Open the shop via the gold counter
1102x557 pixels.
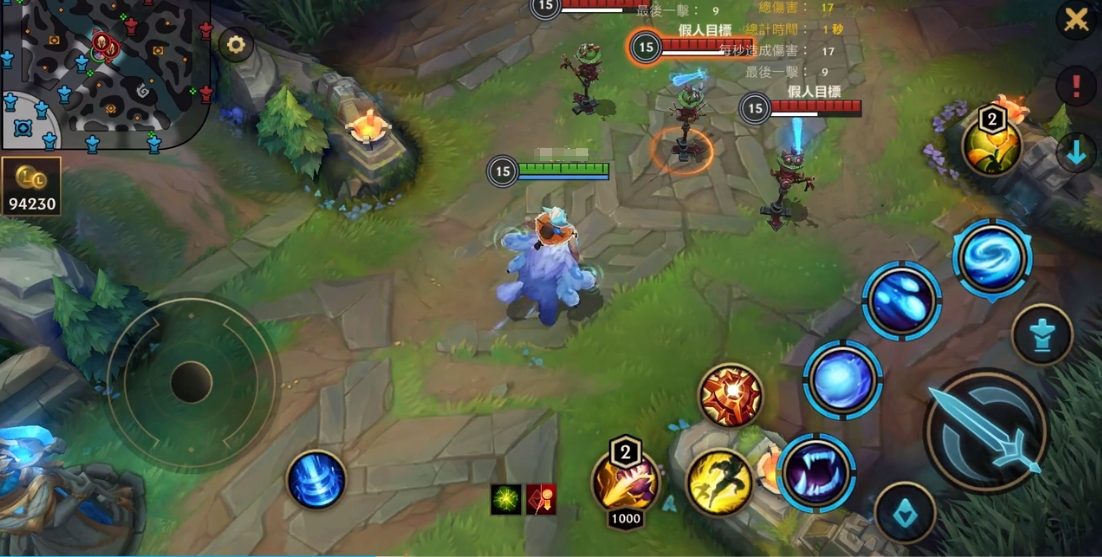31,186
